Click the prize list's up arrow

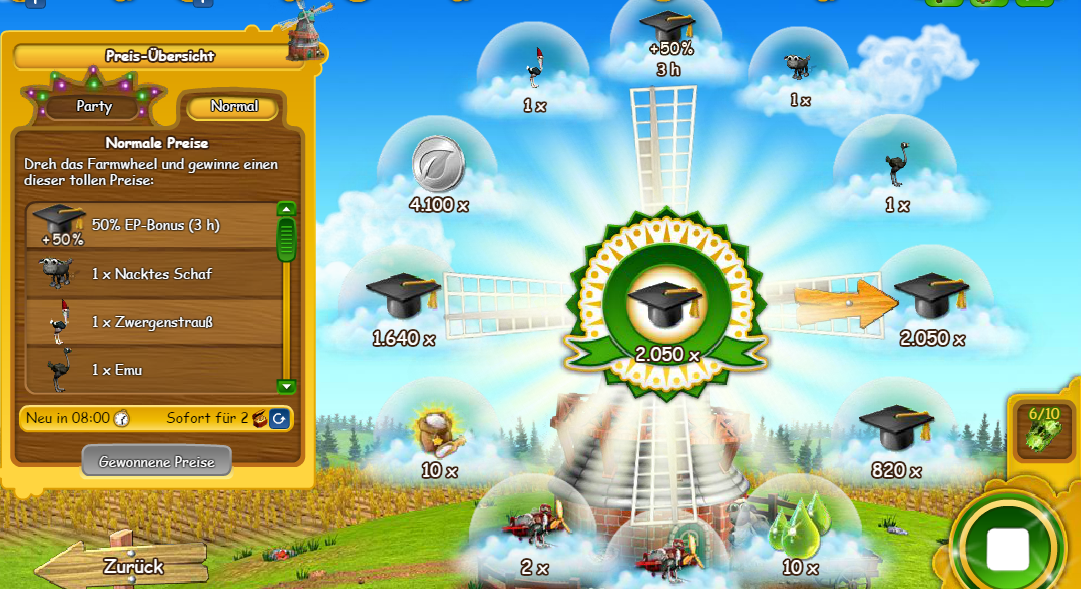(287, 210)
